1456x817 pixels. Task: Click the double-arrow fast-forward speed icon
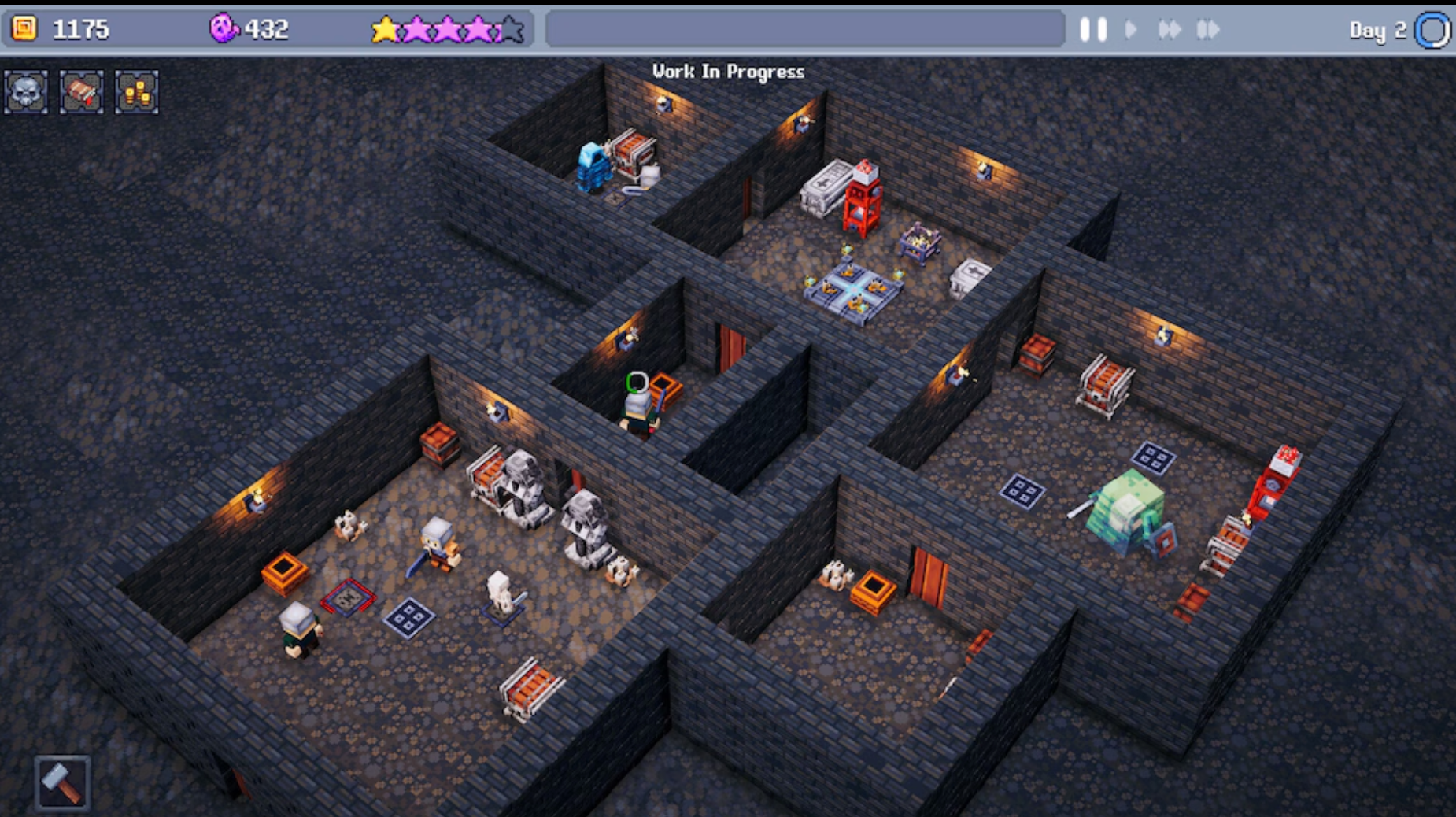point(1169,29)
